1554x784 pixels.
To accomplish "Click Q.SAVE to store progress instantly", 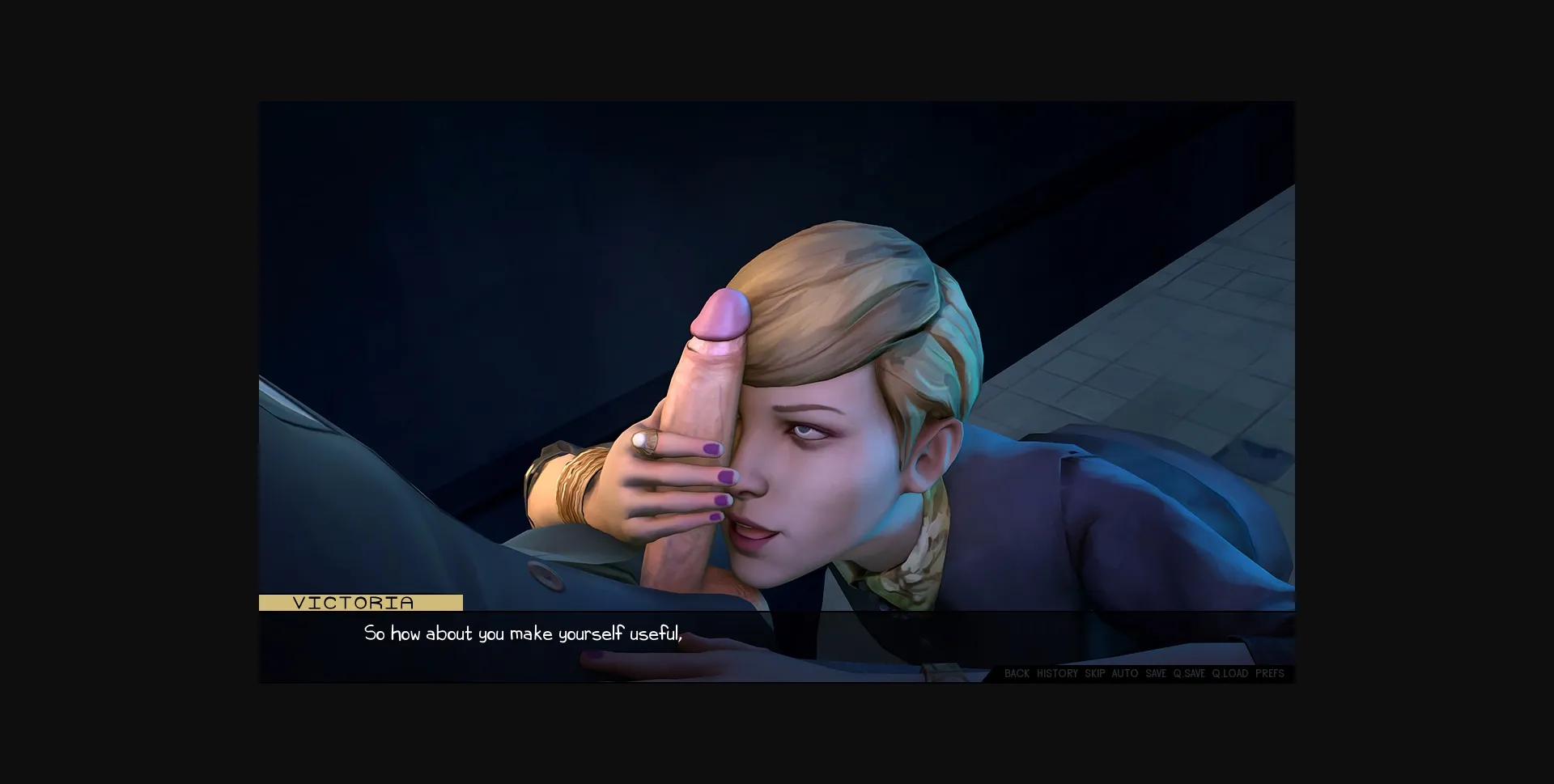I will click(x=1189, y=673).
